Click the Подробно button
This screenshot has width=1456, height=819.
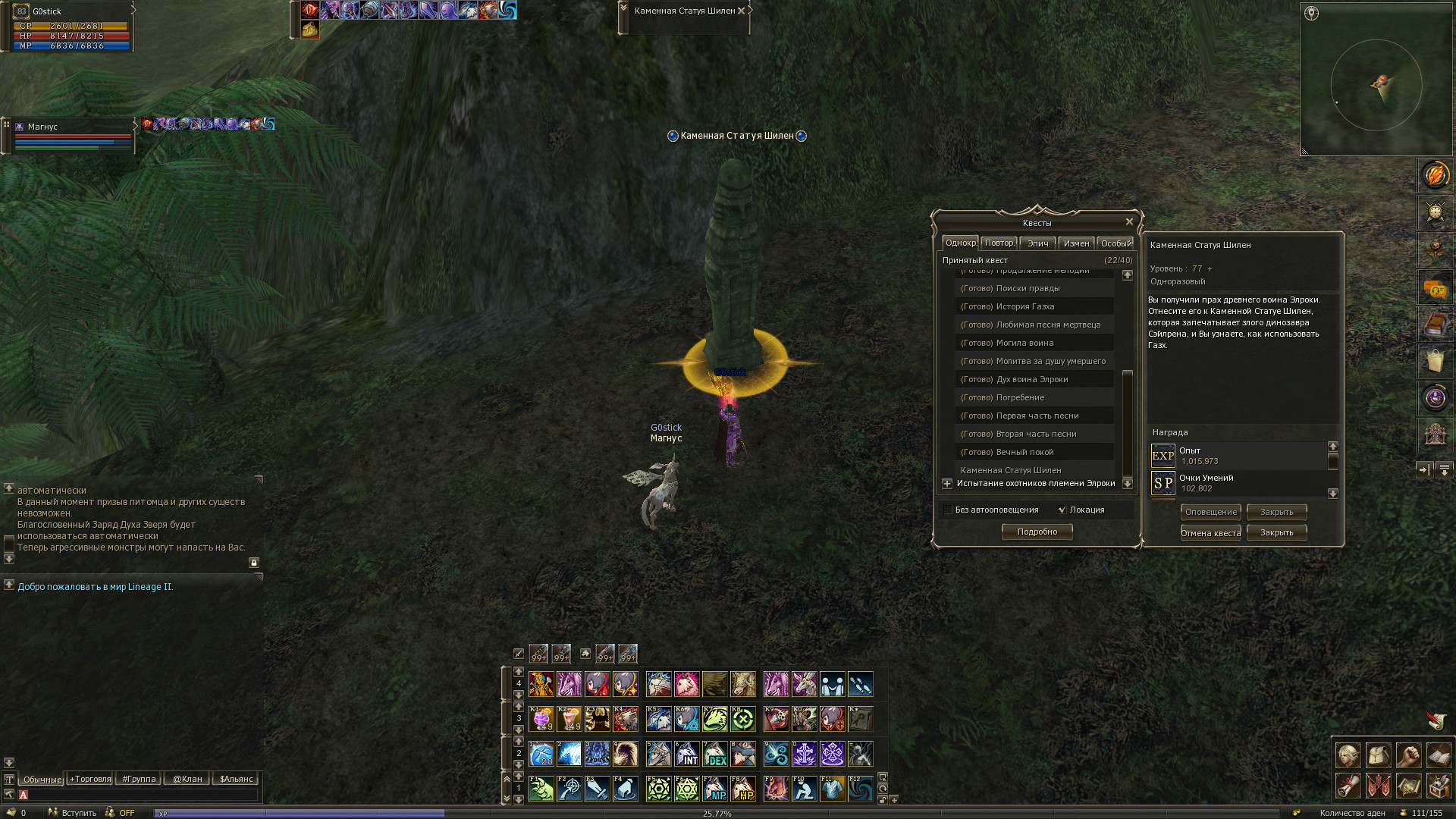click(1037, 532)
